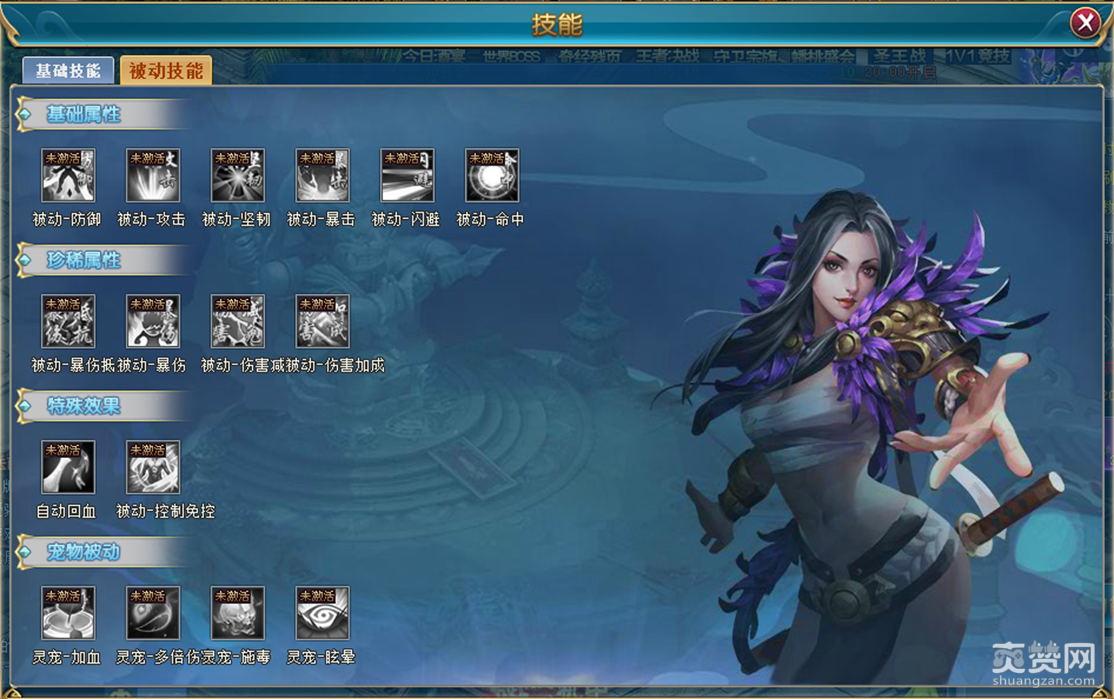
Task: Select the 被动-暴伤抵抗 skill icon
Action: (68, 322)
